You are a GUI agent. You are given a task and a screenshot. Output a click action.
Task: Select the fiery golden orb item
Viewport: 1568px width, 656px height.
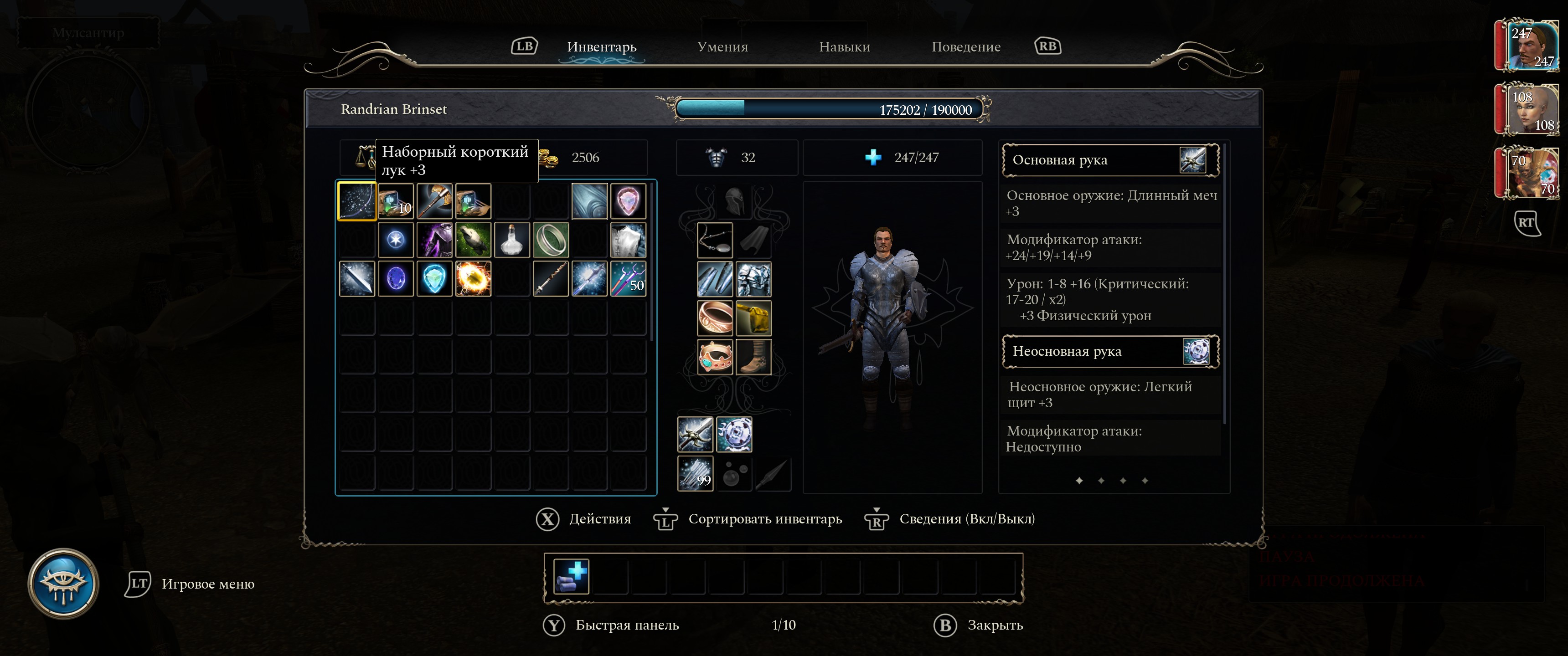pos(473,279)
